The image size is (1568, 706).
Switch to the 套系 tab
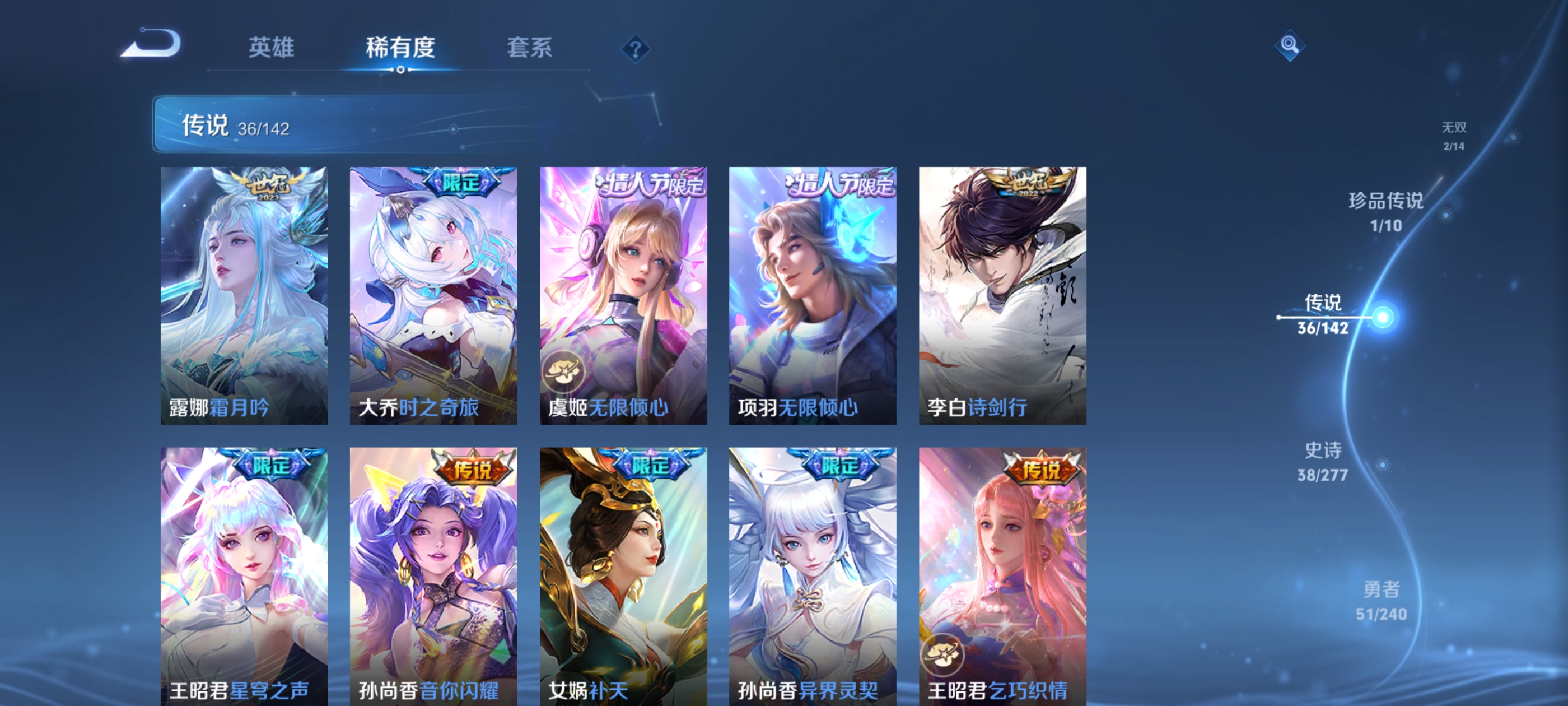tap(529, 48)
